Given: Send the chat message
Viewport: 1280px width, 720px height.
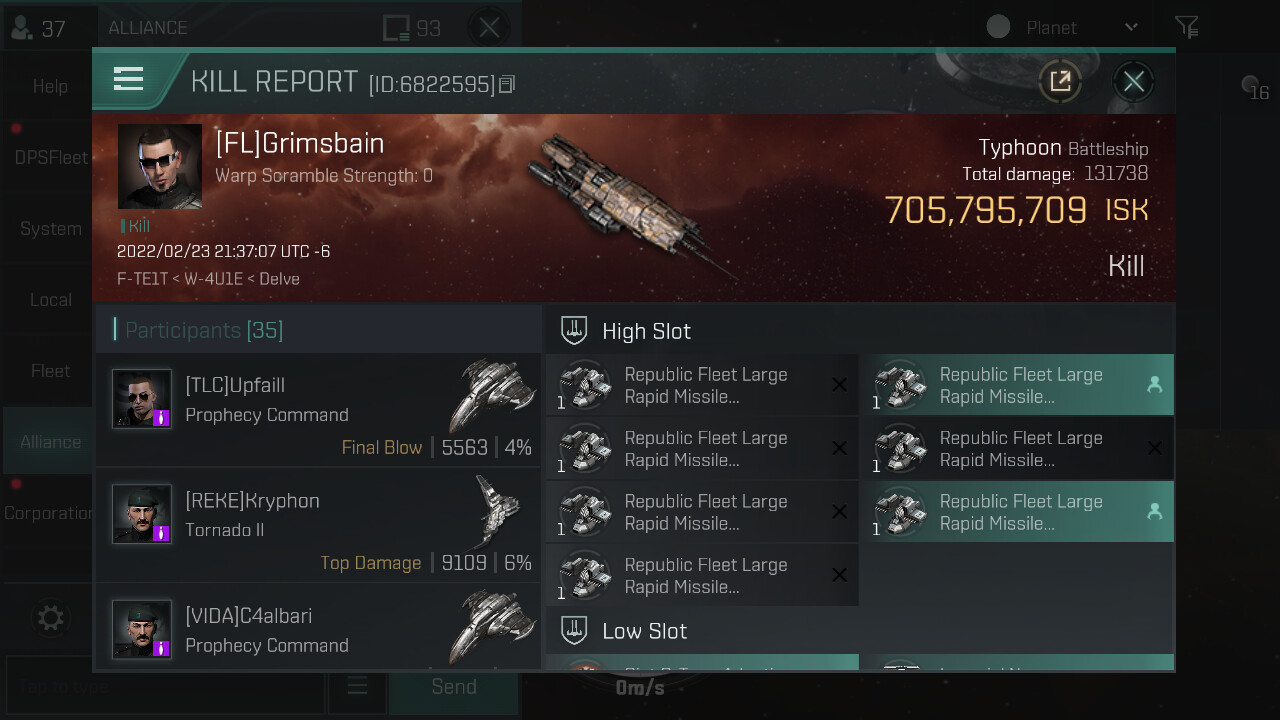Looking at the screenshot, I should pyautogui.click(x=453, y=687).
